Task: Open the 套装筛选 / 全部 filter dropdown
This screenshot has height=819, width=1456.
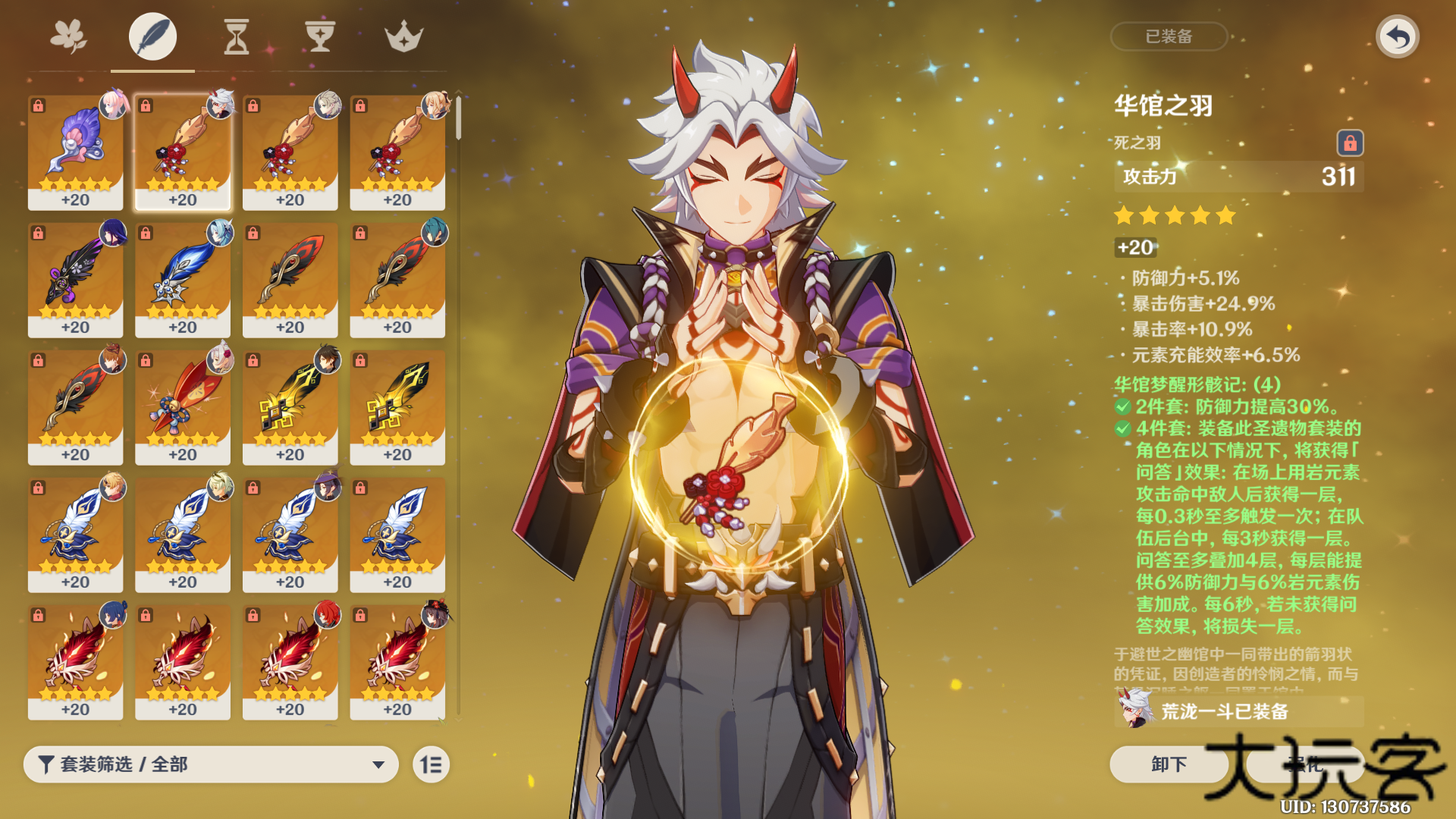Action: tap(211, 764)
